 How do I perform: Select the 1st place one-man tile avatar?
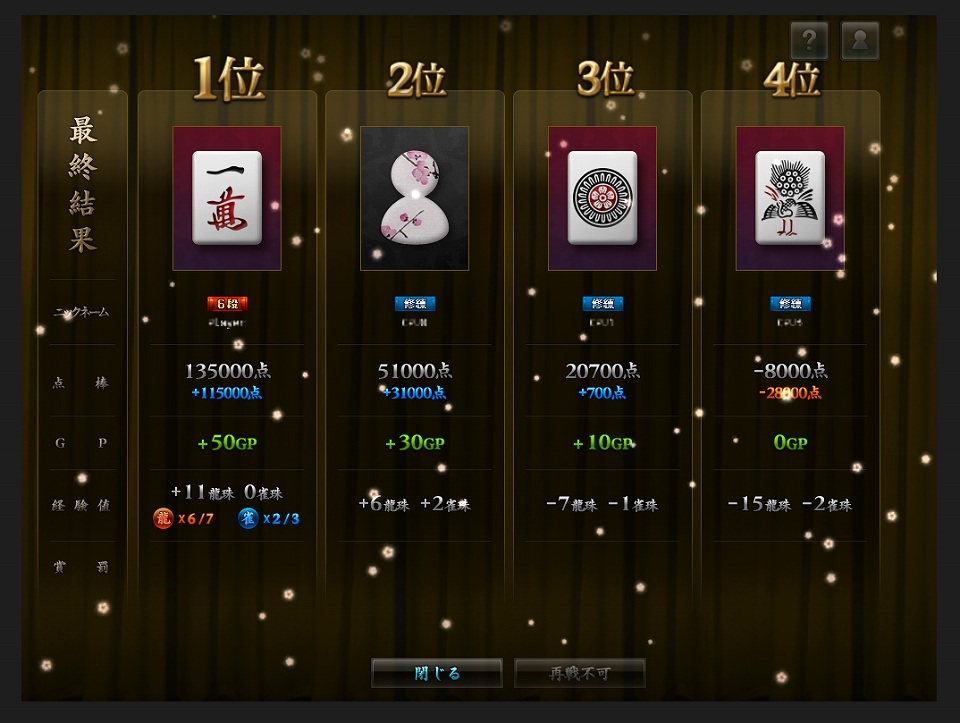click(x=227, y=198)
